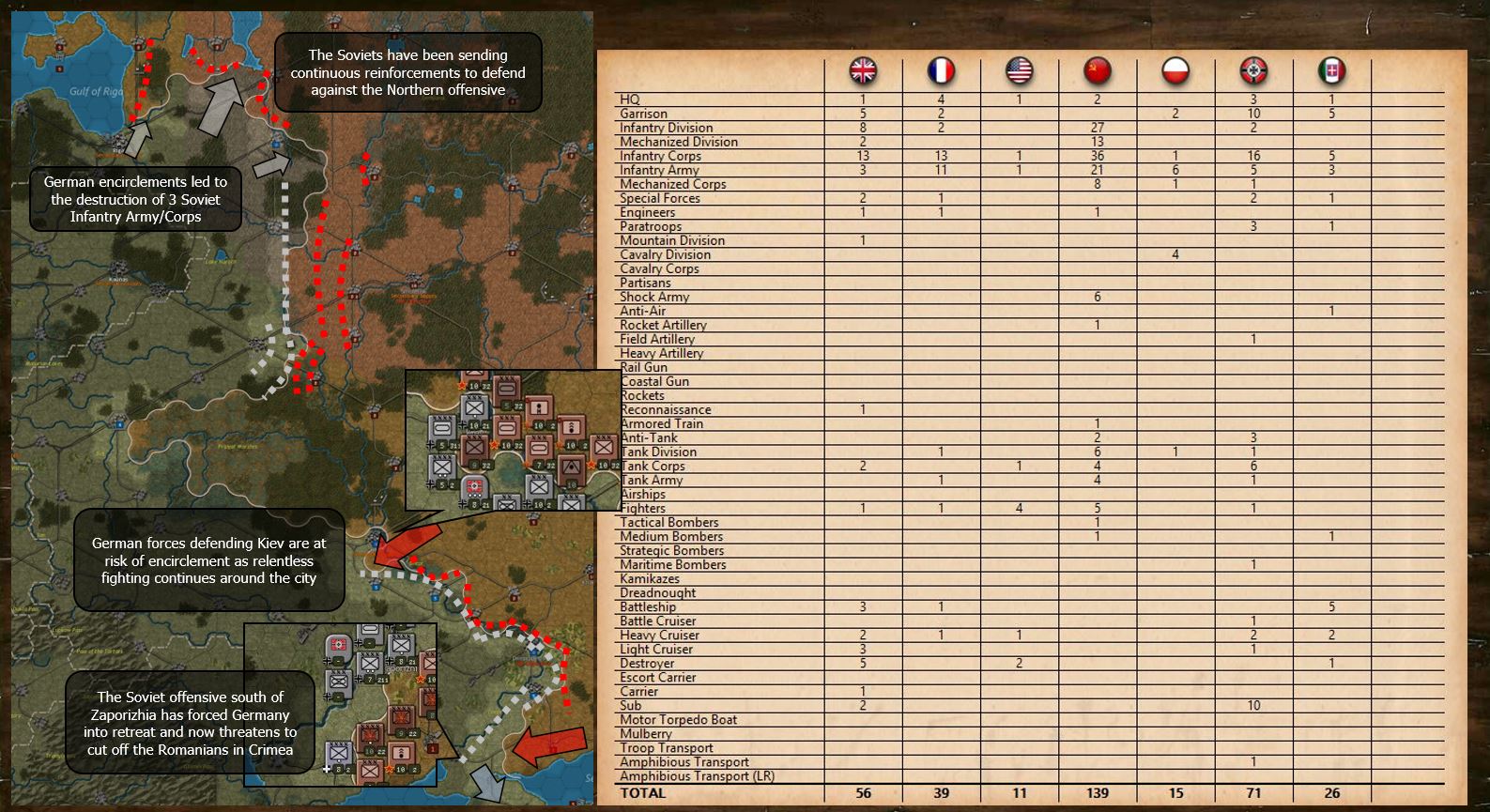
Task: Select a German infantry corps counter near Kiev
Action: 474,408
